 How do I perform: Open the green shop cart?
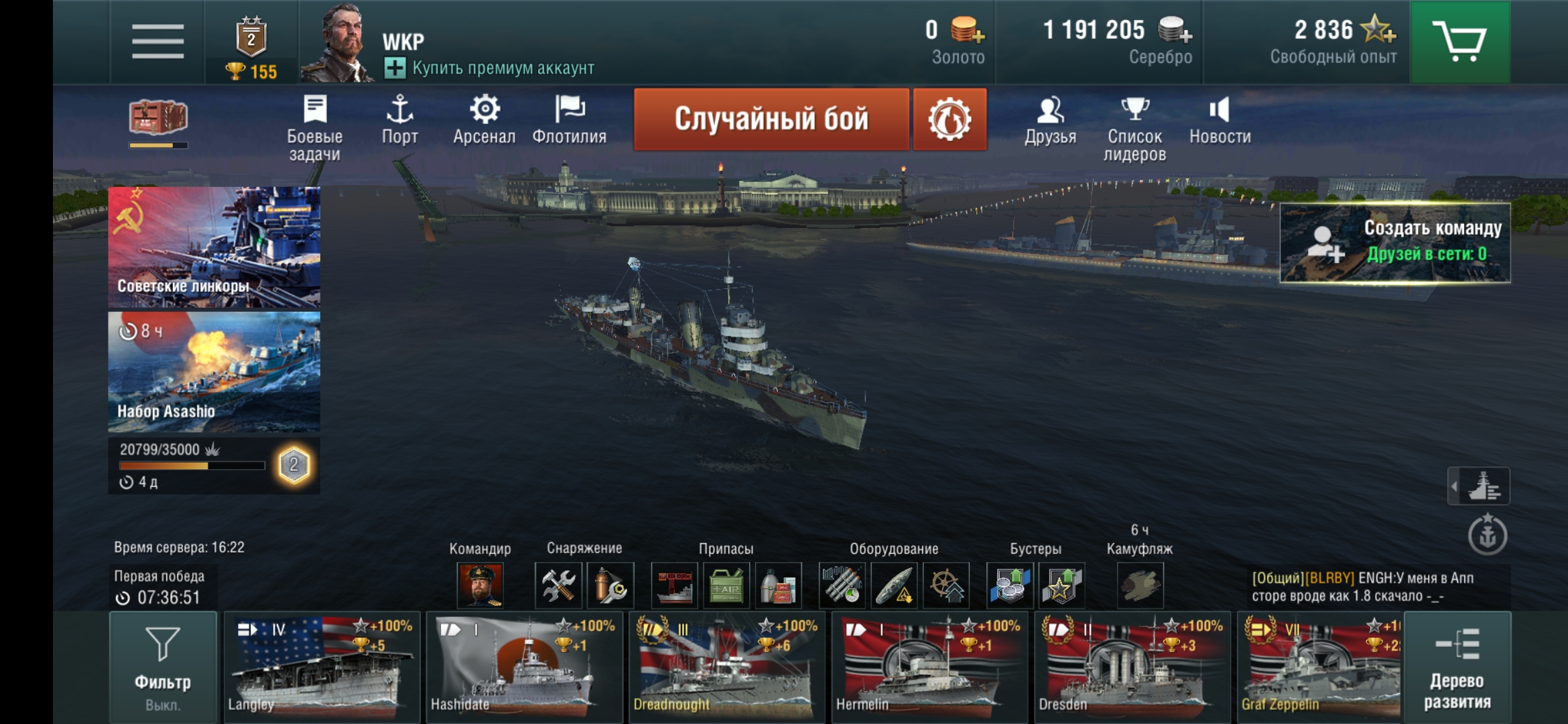(x=1459, y=42)
